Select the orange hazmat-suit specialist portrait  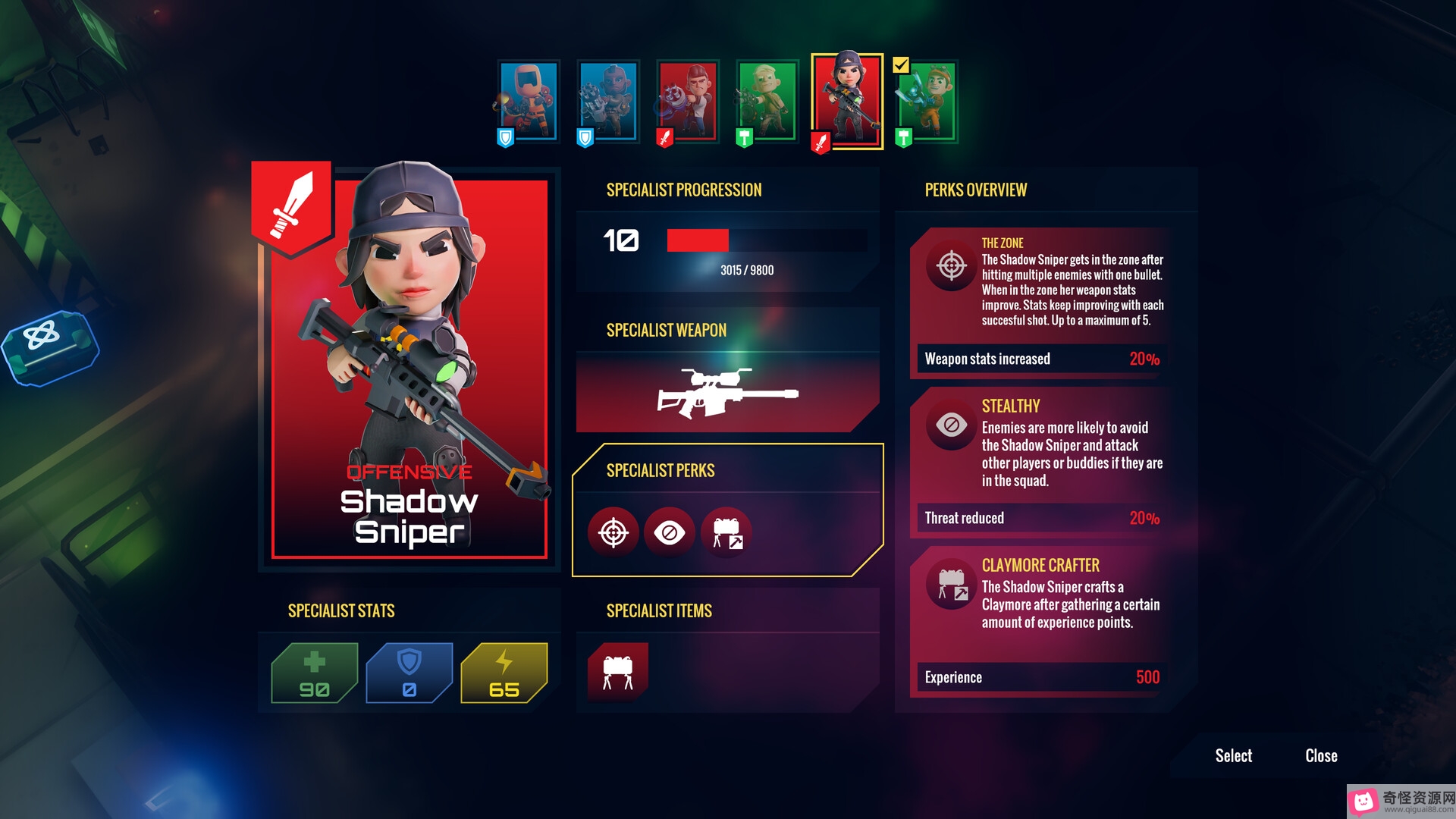click(529, 101)
